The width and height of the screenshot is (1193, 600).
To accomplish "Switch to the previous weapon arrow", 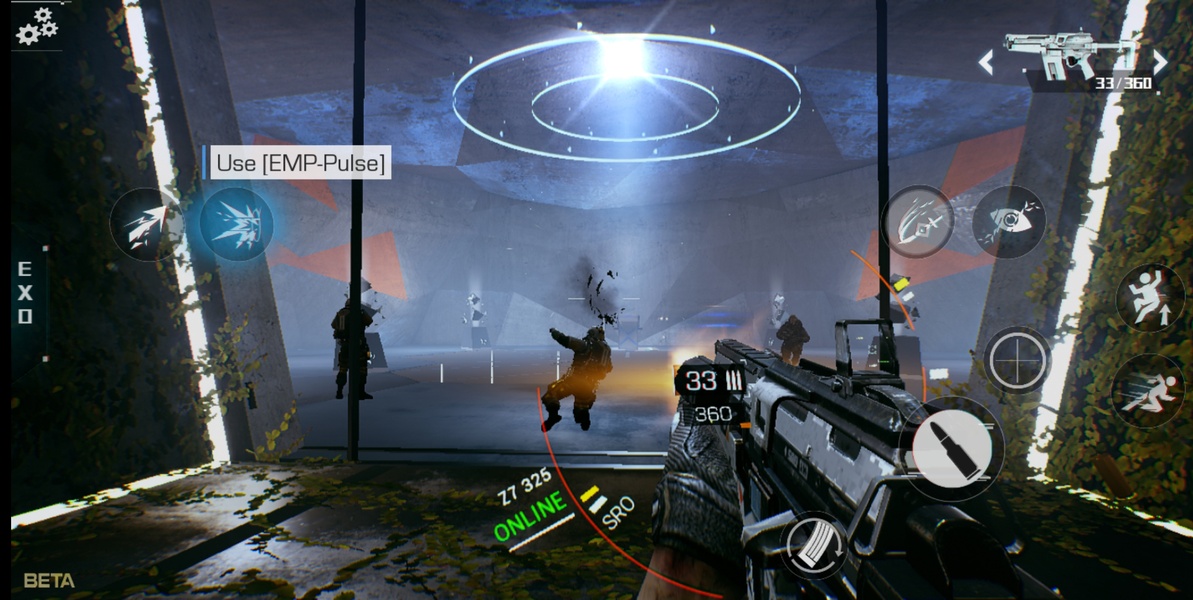I will pyautogui.click(x=986, y=63).
